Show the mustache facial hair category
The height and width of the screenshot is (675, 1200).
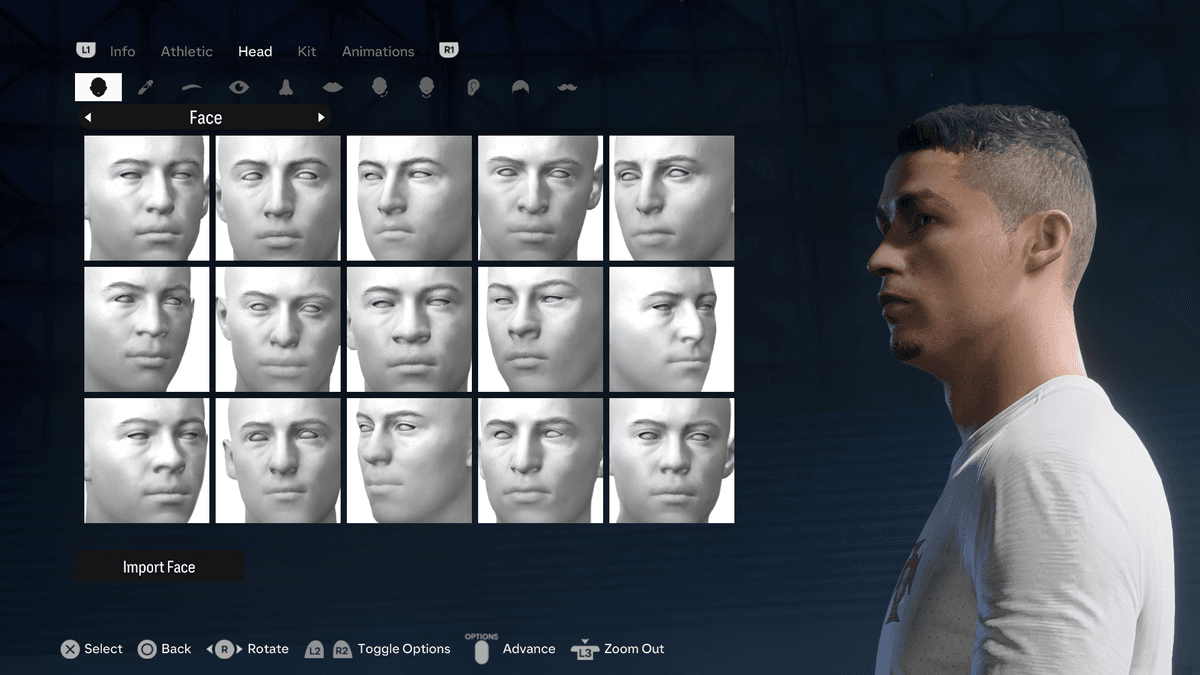click(567, 87)
